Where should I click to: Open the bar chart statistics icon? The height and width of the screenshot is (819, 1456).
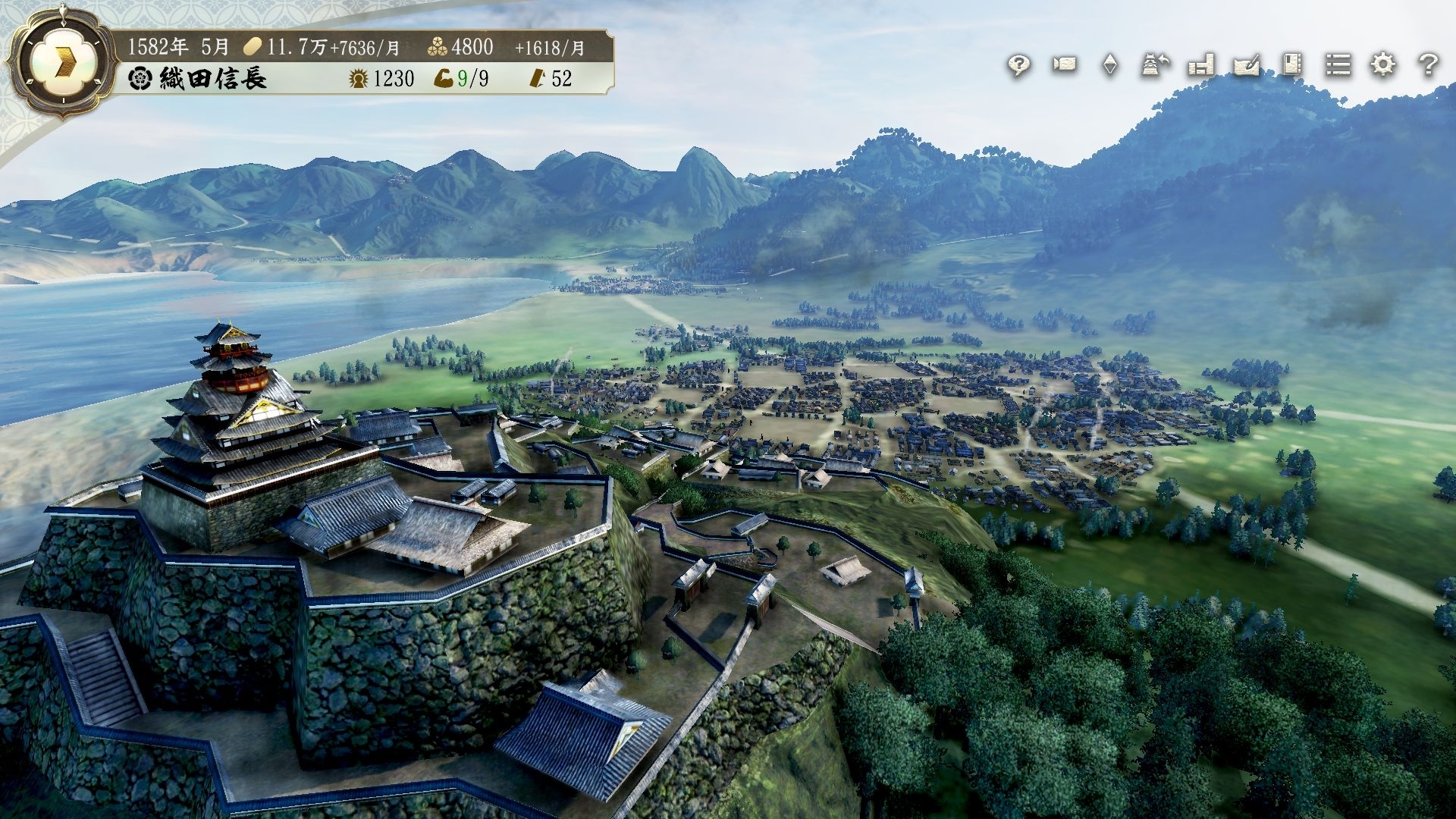pos(1201,65)
